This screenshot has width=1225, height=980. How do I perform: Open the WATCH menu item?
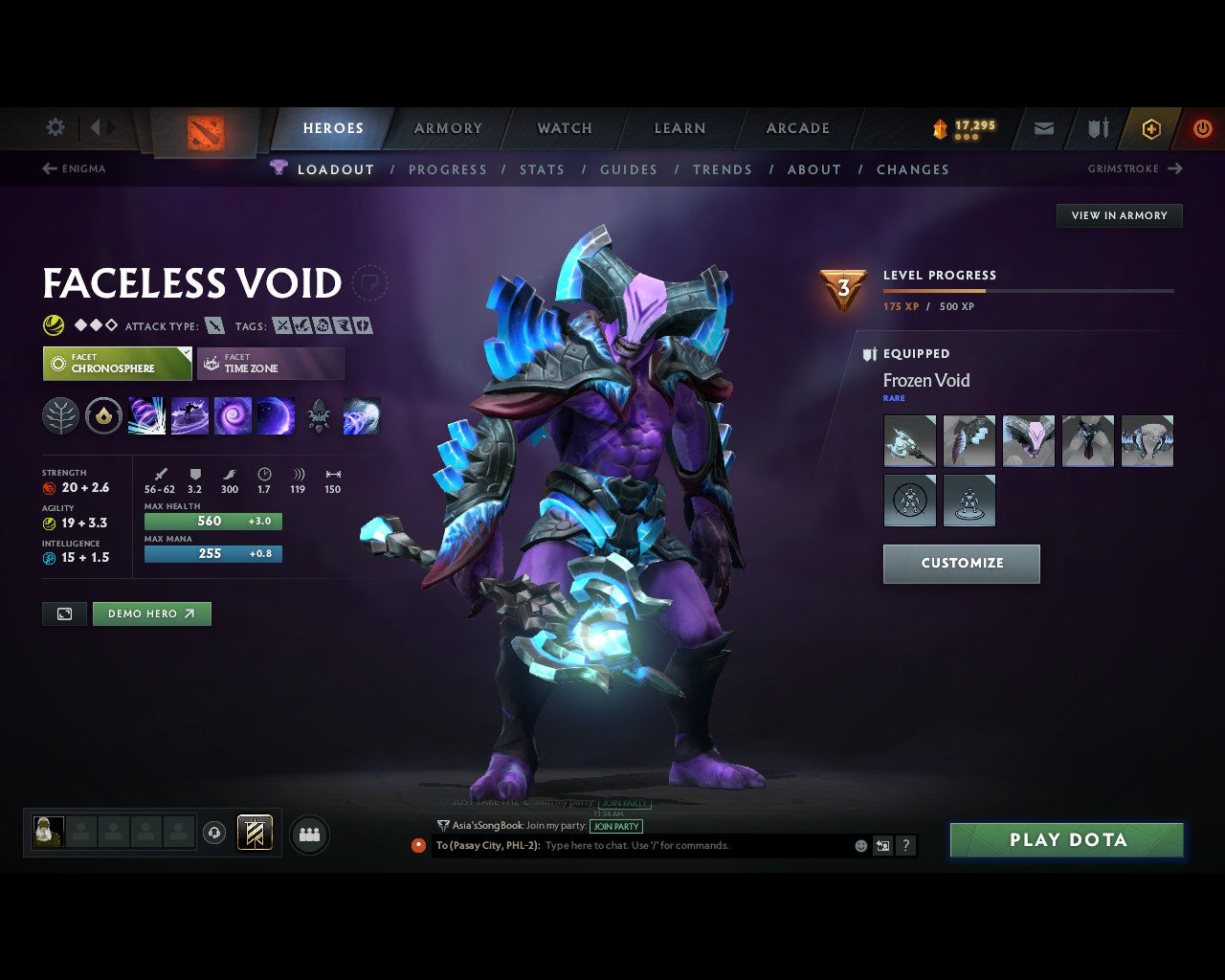coord(564,127)
